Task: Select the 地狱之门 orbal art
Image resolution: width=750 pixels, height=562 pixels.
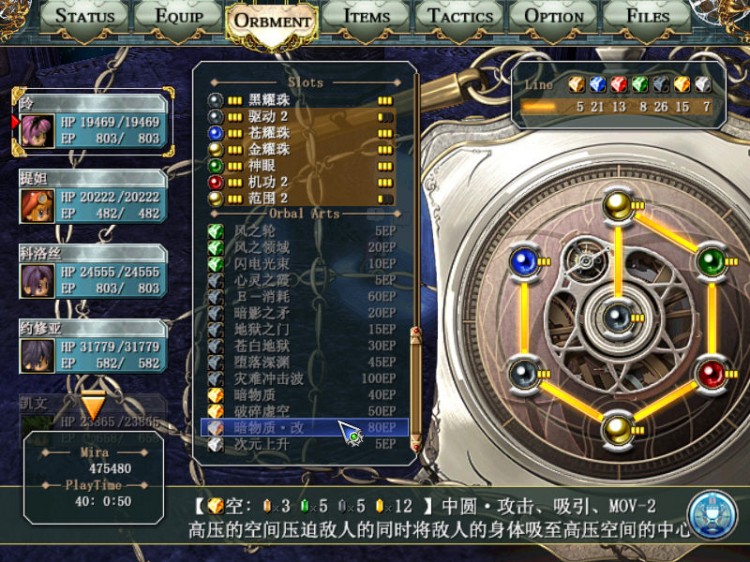Action: (300, 329)
